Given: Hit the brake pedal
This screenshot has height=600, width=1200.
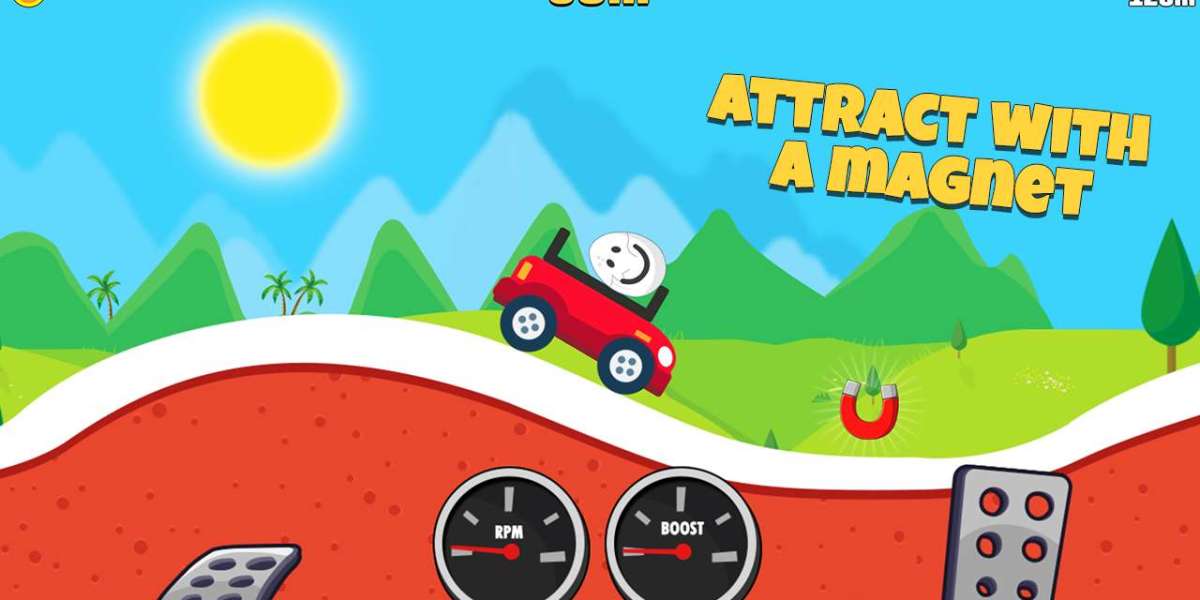Looking at the screenshot, I should [236, 575].
